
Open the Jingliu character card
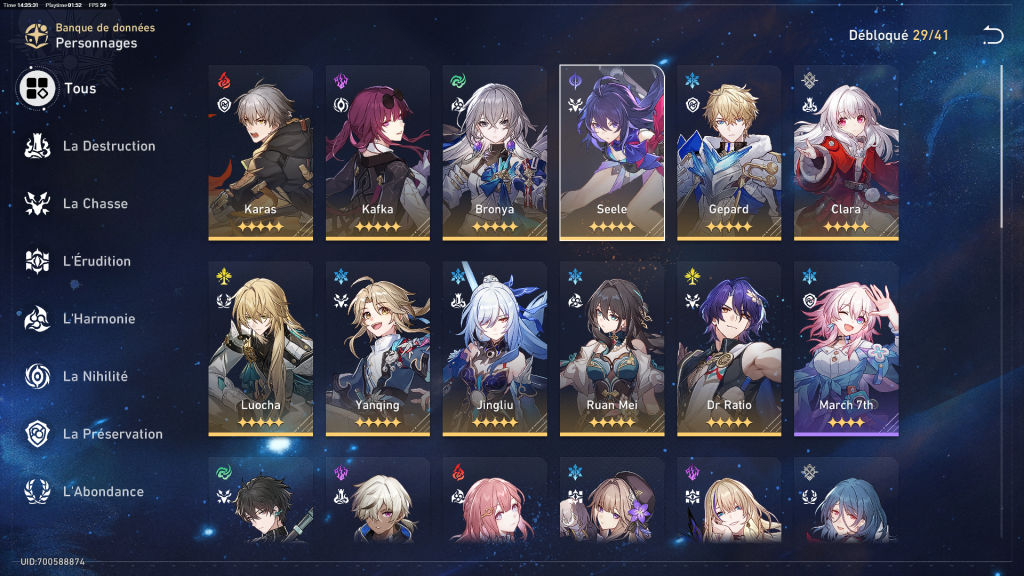click(x=494, y=348)
